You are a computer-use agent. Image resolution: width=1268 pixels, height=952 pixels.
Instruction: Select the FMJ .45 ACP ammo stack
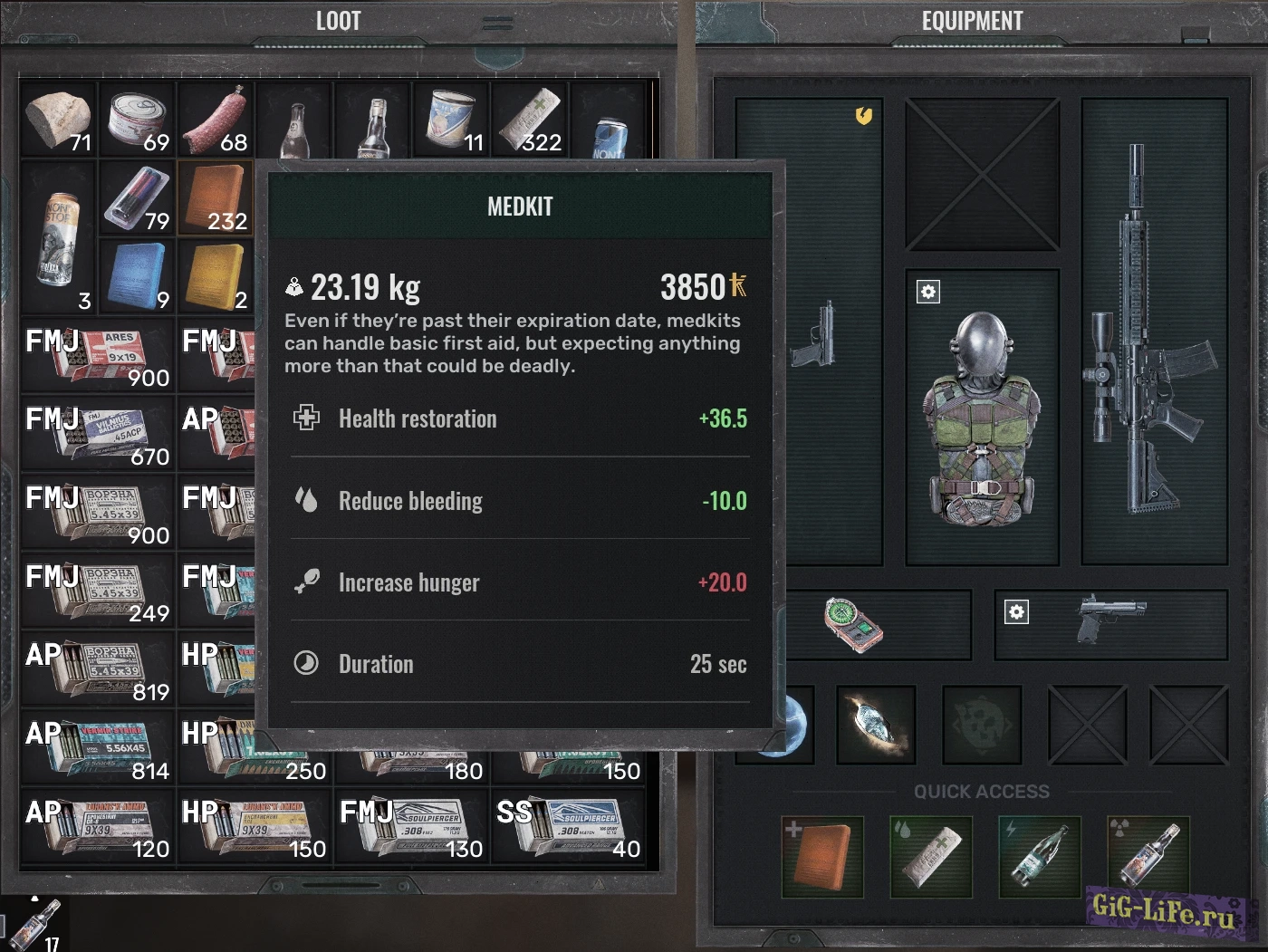(98, 433)
